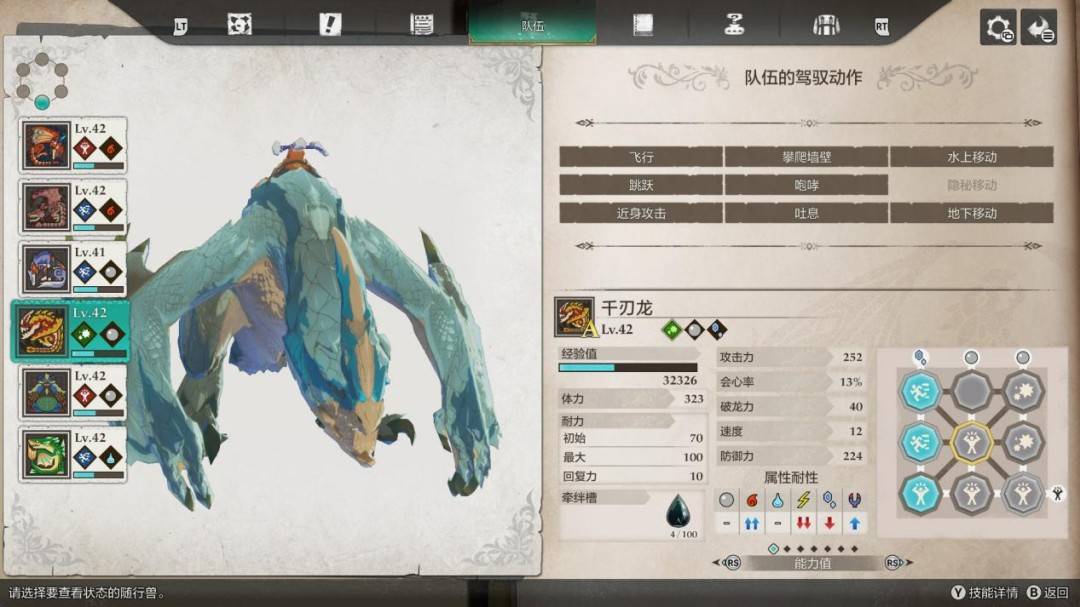Choose the Lv.41 blue-white monster party slot
Viewport: 1080px width, 607px height.
tap(72, 269)
